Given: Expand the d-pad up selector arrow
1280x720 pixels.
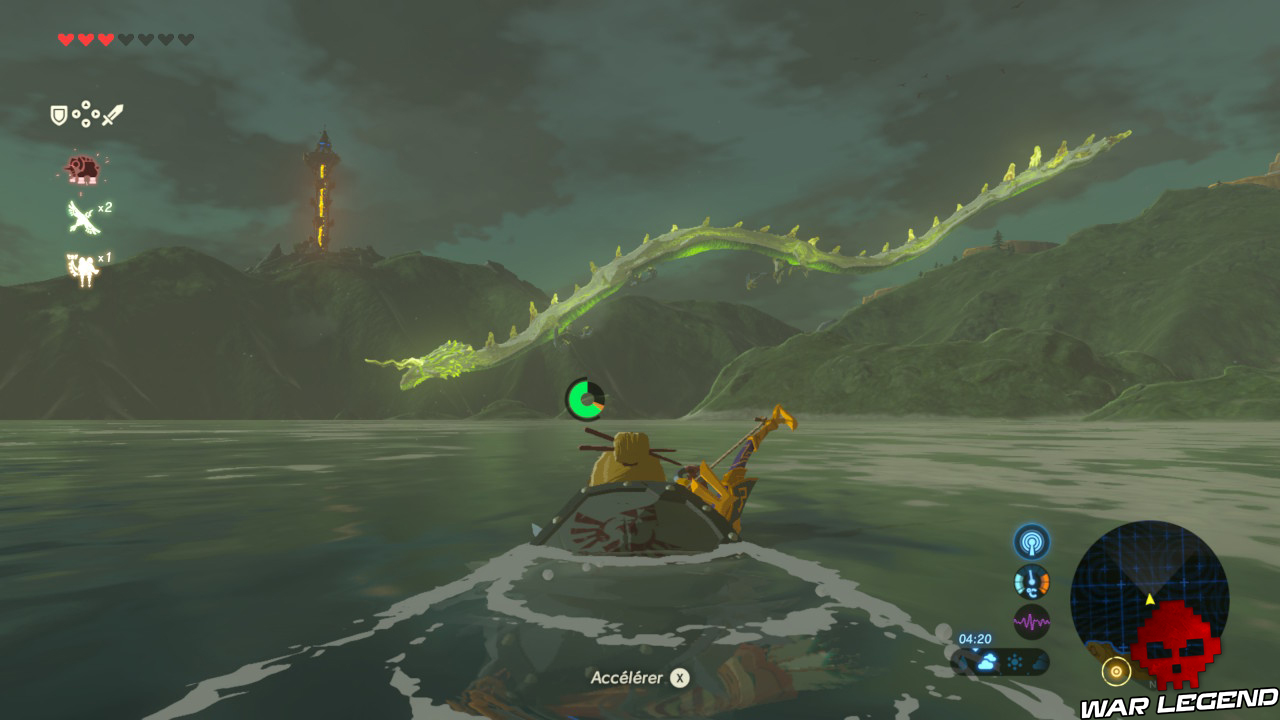Looking at the screenshot, I should 85,105.
